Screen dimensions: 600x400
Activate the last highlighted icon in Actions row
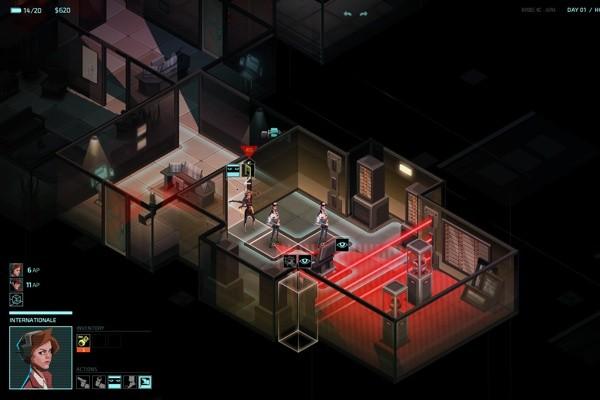[145, 381]
